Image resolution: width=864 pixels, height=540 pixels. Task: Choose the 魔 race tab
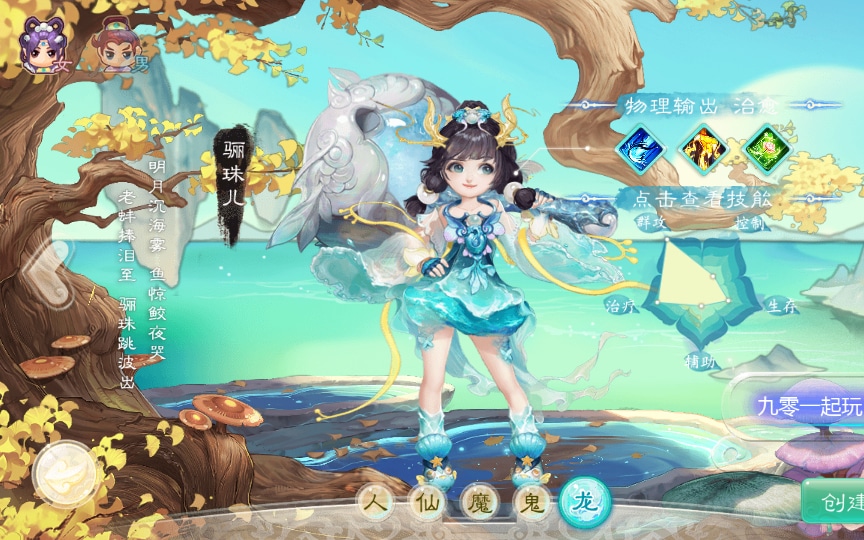tap(482, 503)
